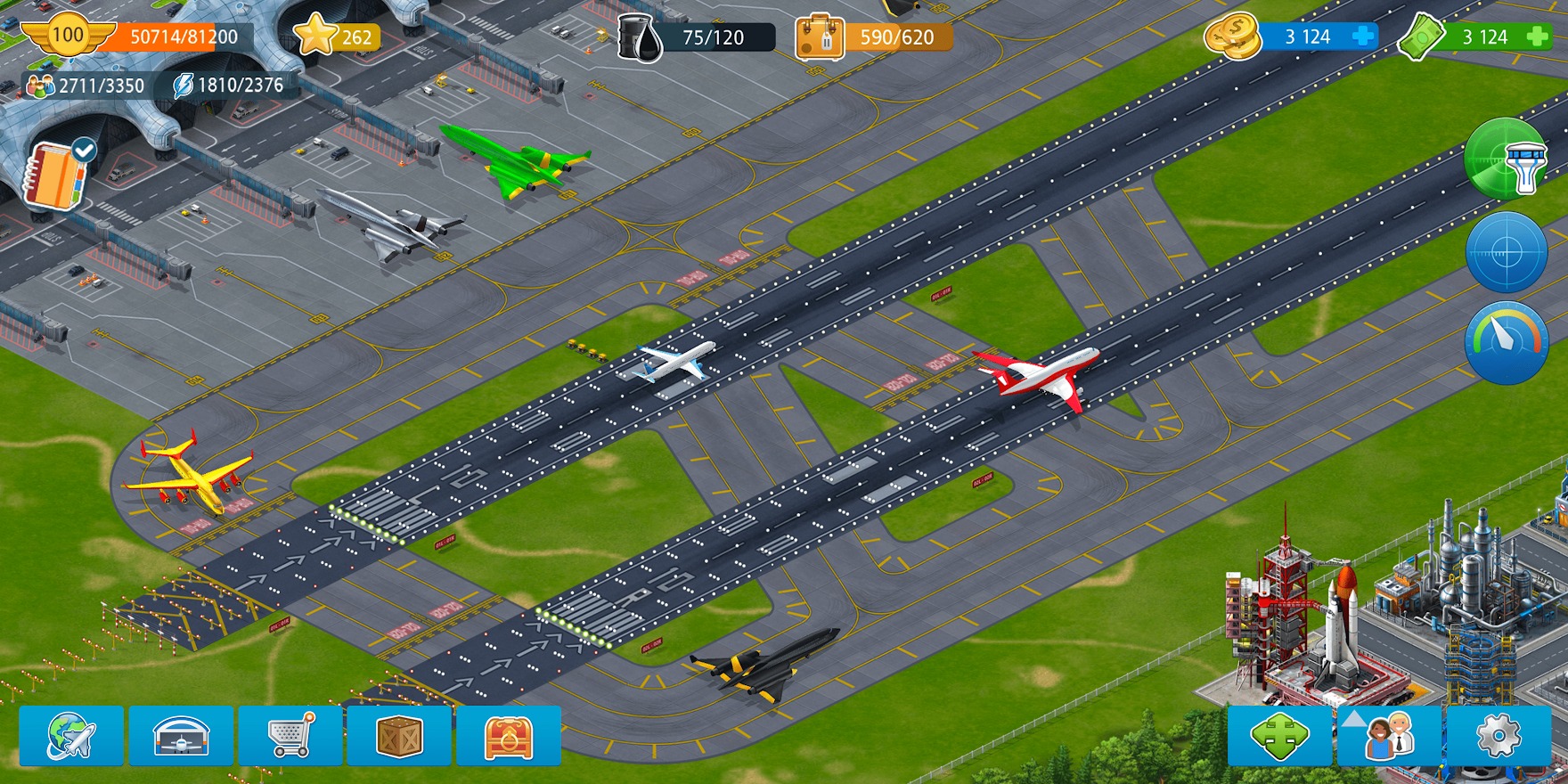Open the friends and neighbors panel
This screenshot has height=784, width=1568.
(1389, 736)
